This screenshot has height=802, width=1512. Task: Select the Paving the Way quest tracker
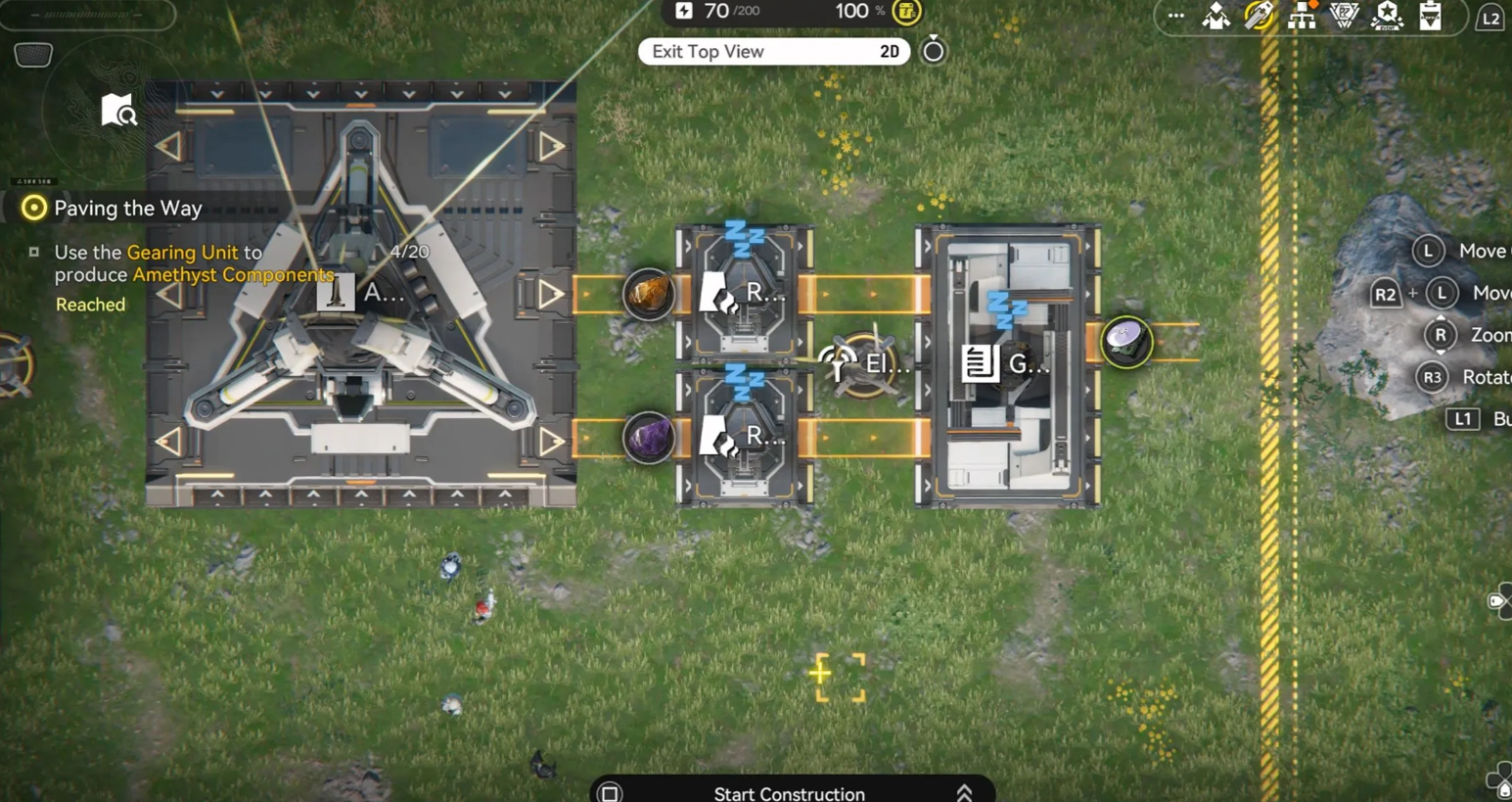pyautogui.click(x=127, y=208)
